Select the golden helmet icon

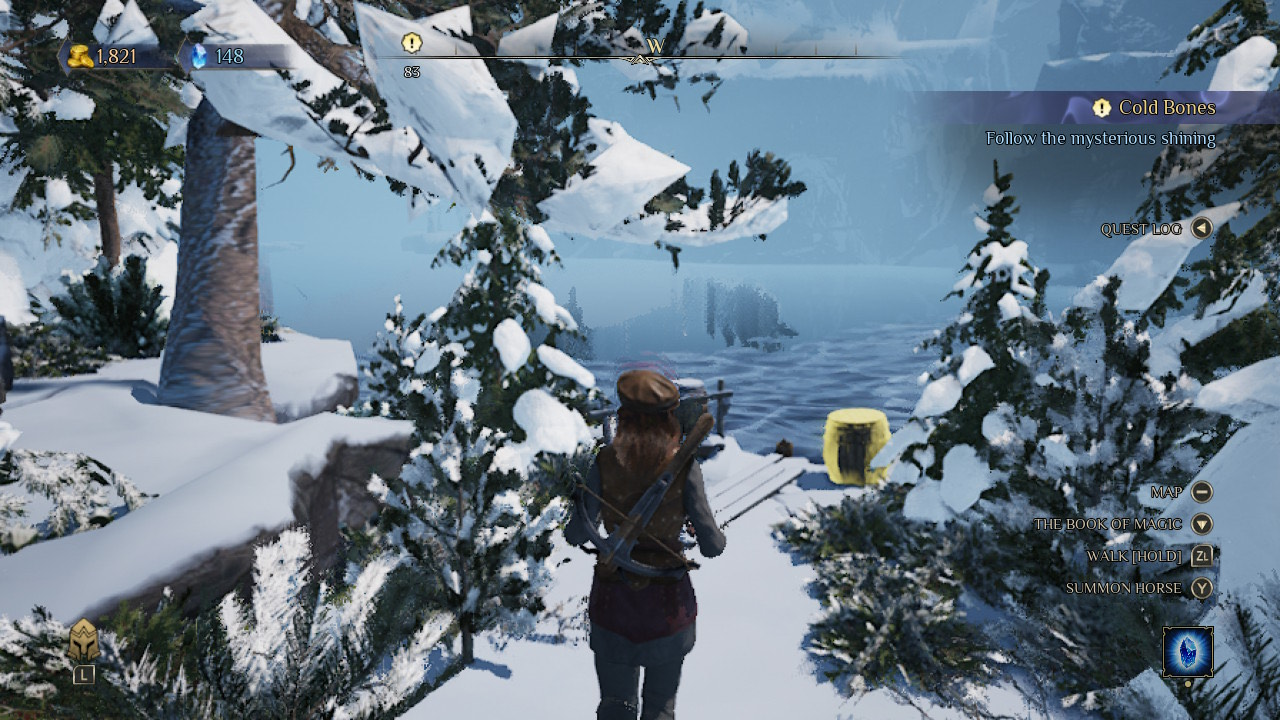(x=84, y=640)
